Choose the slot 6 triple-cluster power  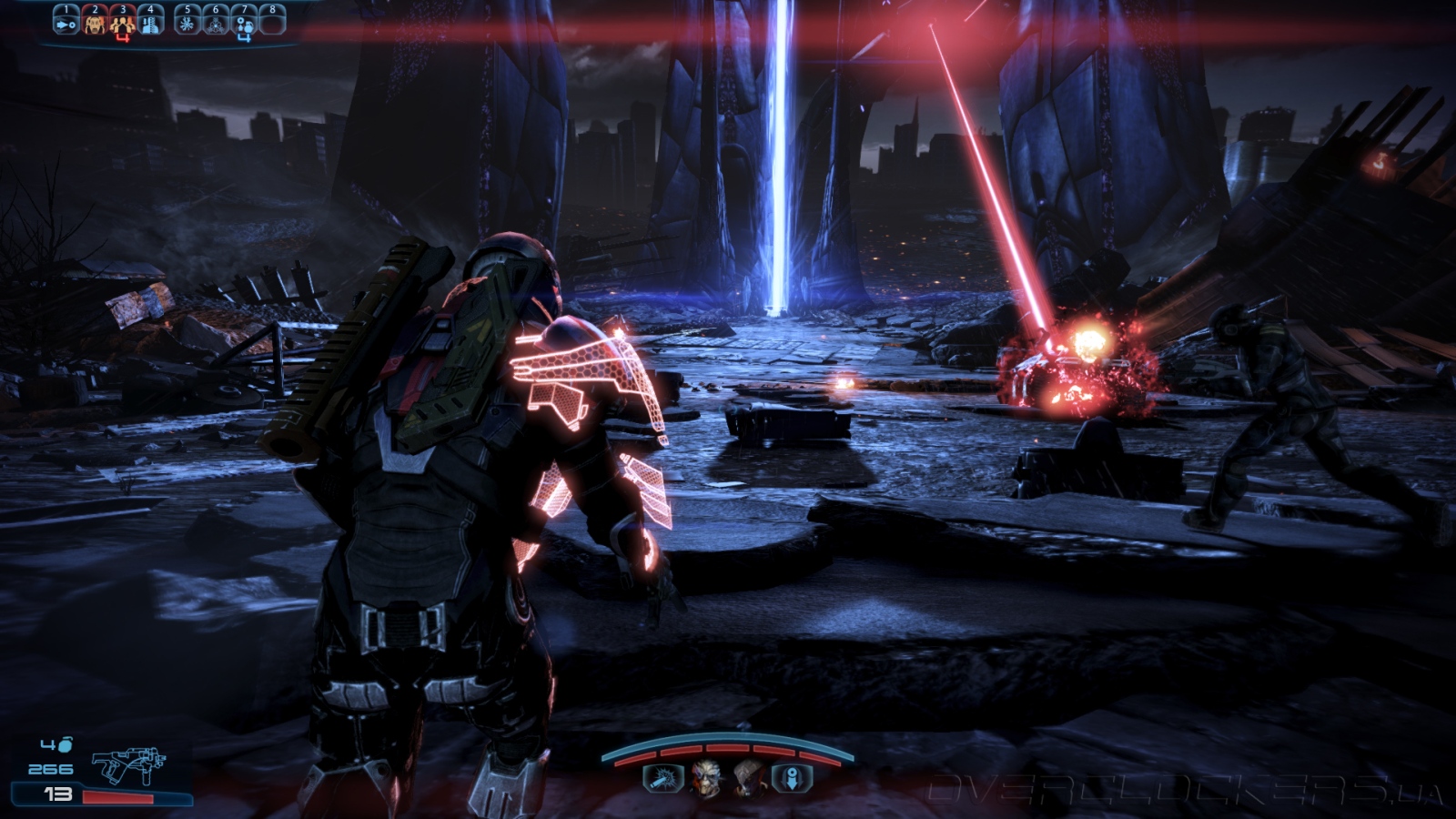coord(216,22)
